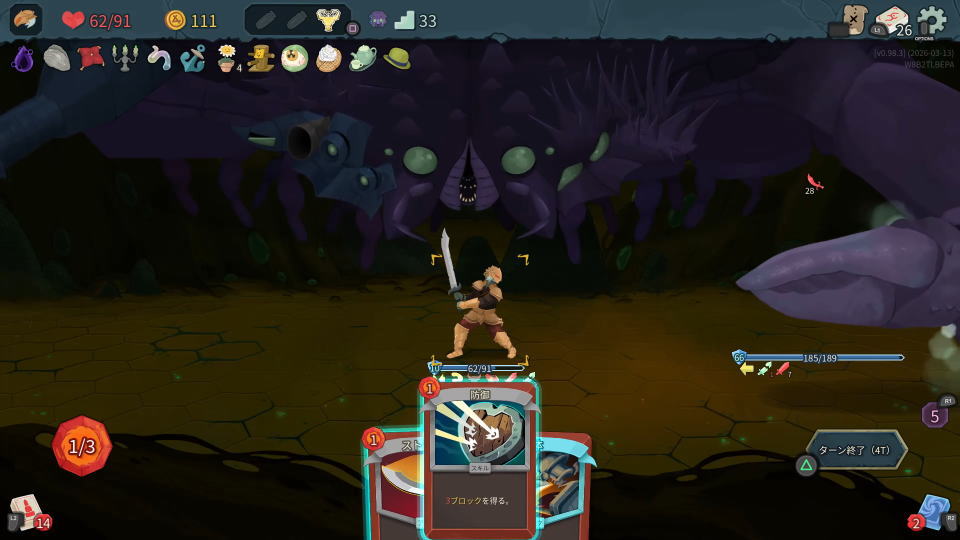Open the options gear menu

[x=932, y=20]
